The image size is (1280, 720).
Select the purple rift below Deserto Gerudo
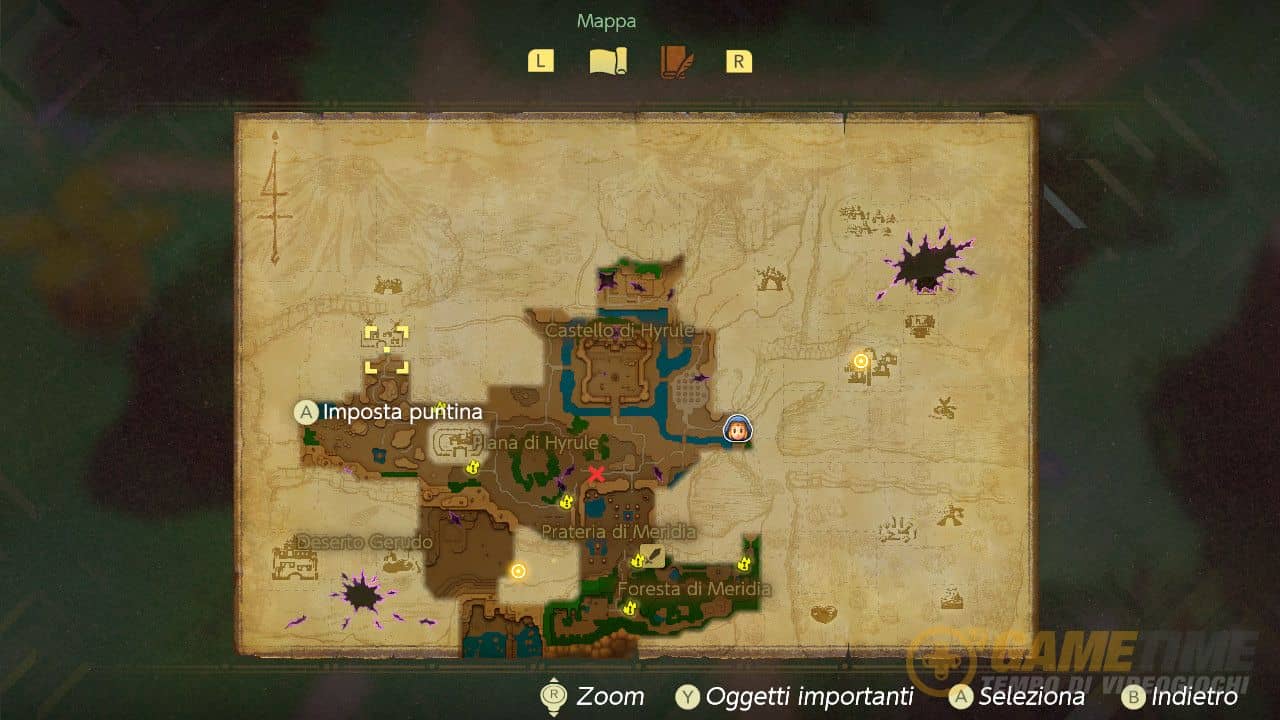[362, 595]
